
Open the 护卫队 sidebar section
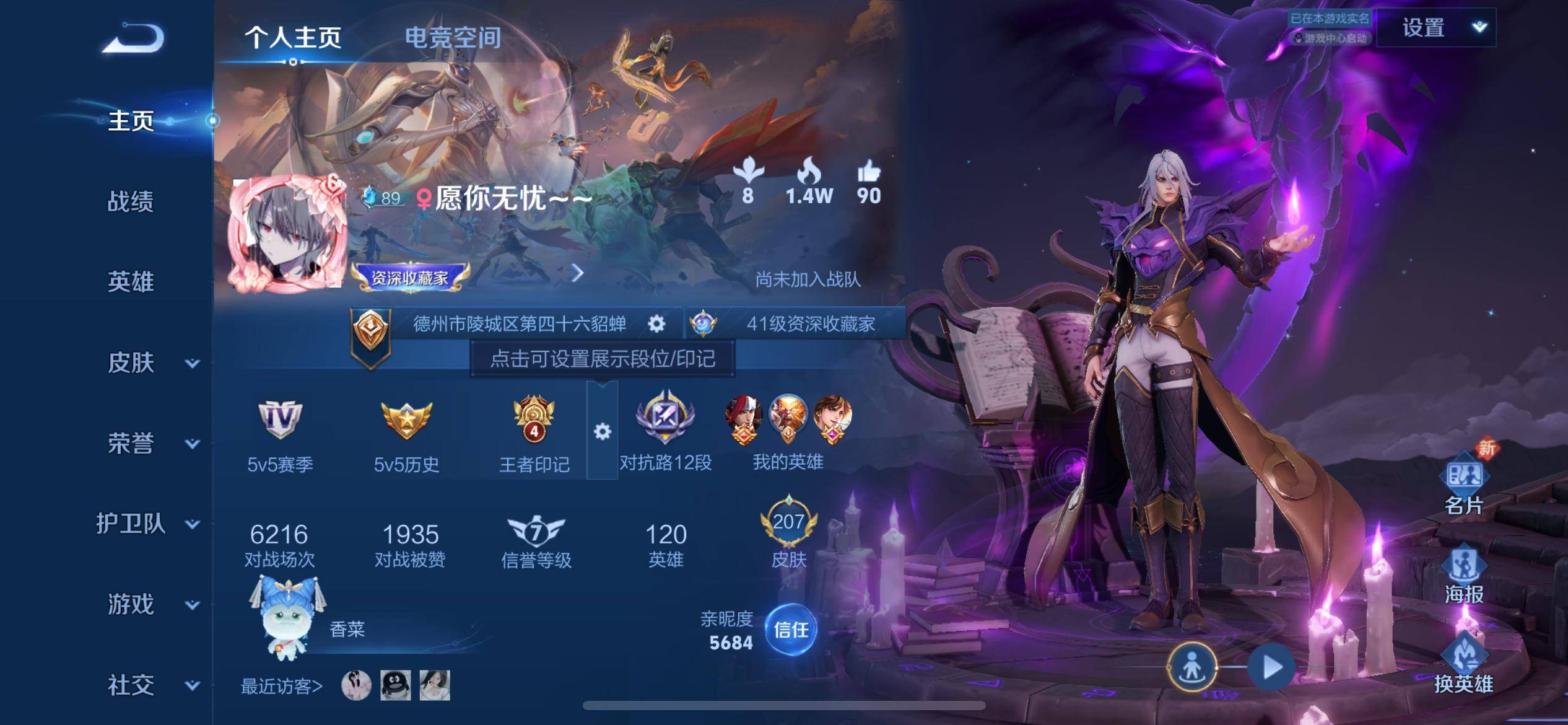pyautogui.click(x=149, y=524)
